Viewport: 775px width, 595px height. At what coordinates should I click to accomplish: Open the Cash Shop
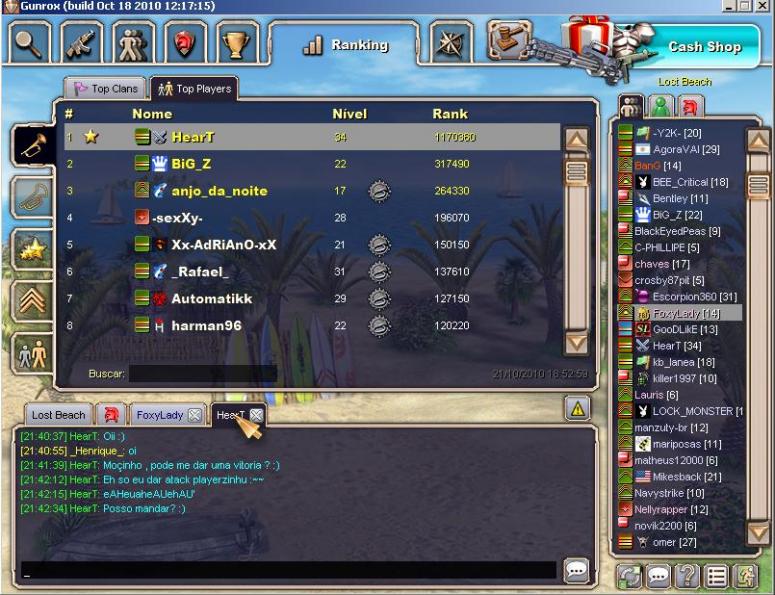(704, 46)
